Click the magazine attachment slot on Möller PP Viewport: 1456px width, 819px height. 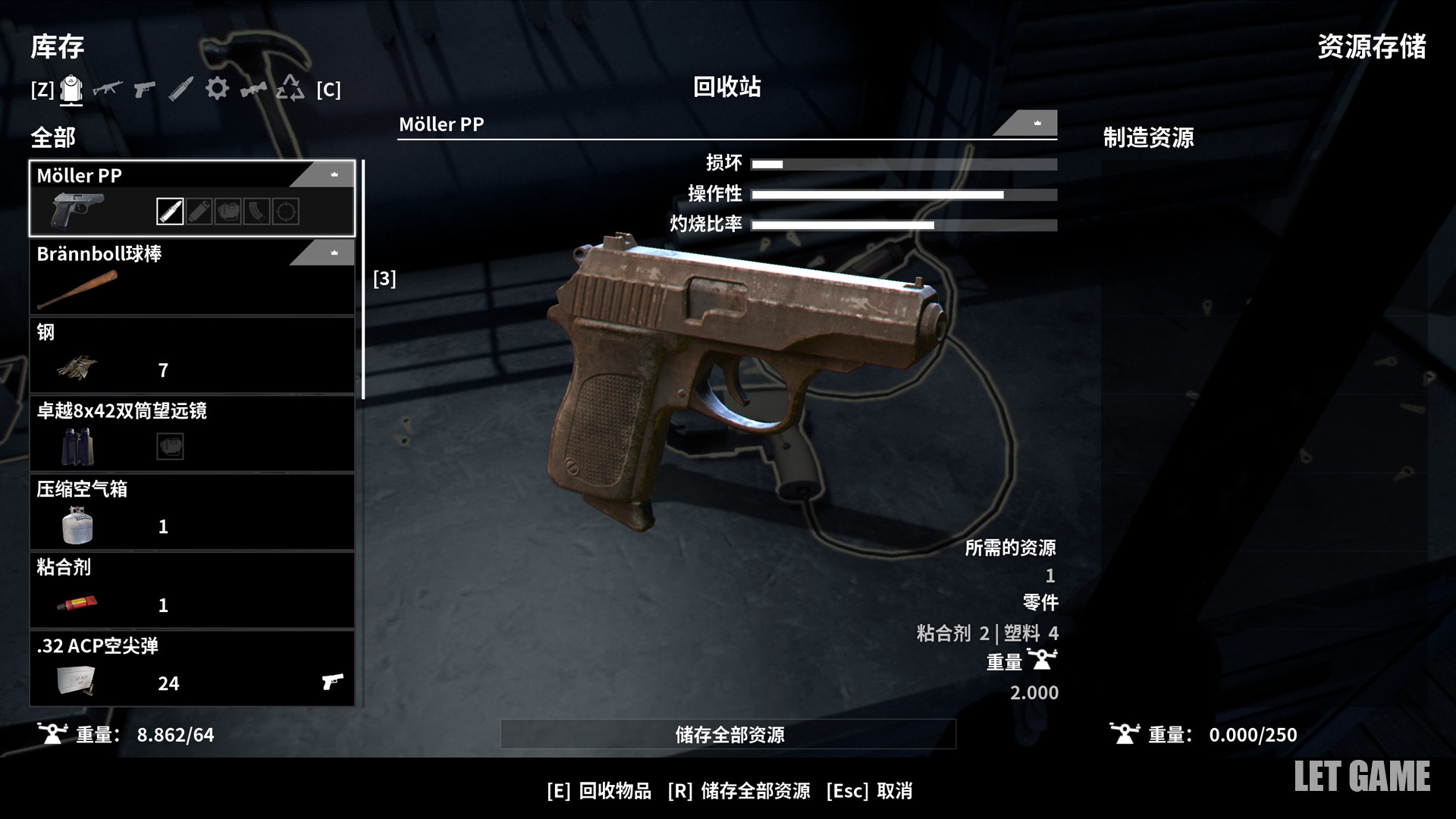pos(257,212)
